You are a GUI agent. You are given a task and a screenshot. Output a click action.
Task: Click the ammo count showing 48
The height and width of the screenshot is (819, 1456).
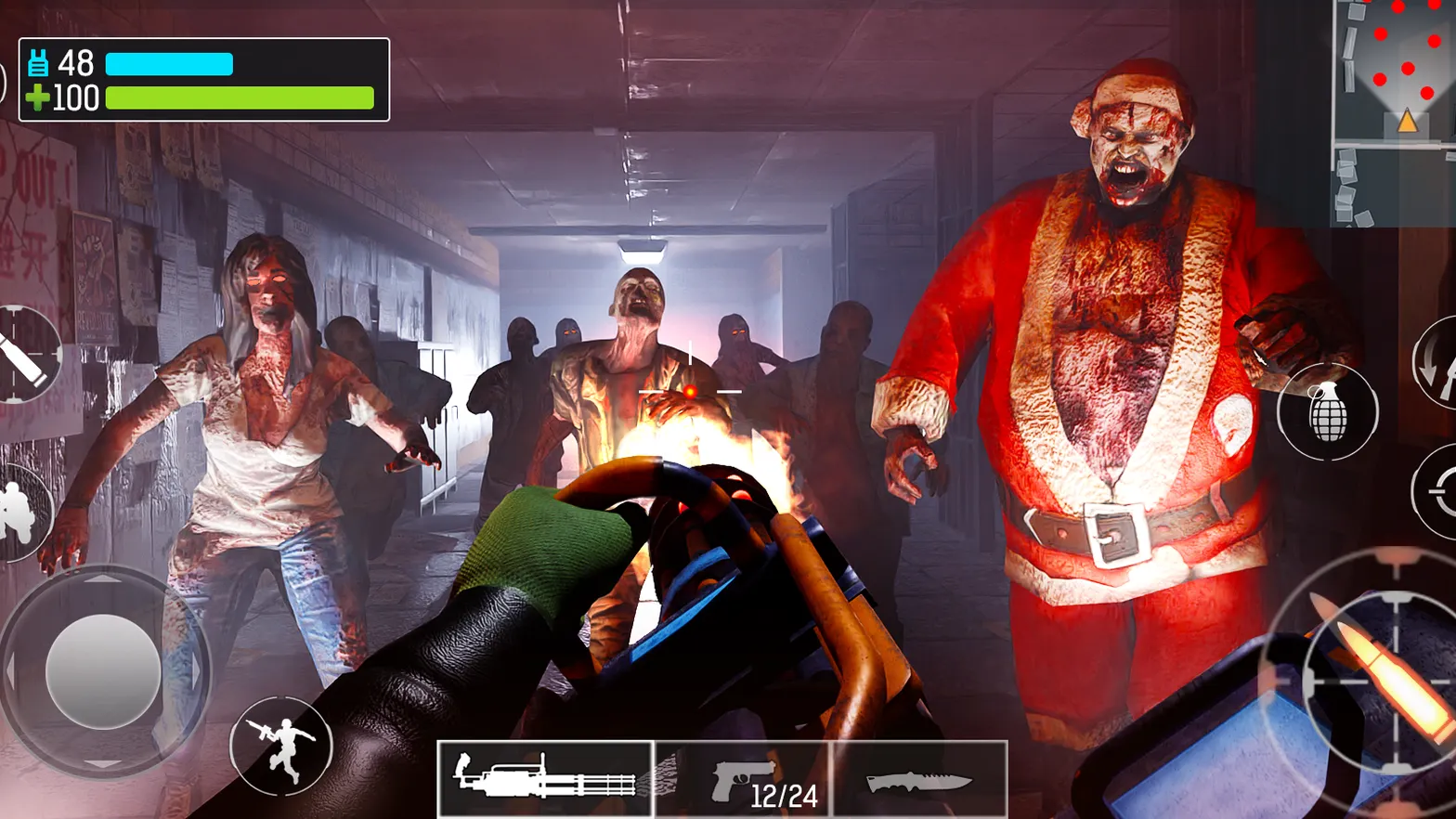[x=76, y=63]
